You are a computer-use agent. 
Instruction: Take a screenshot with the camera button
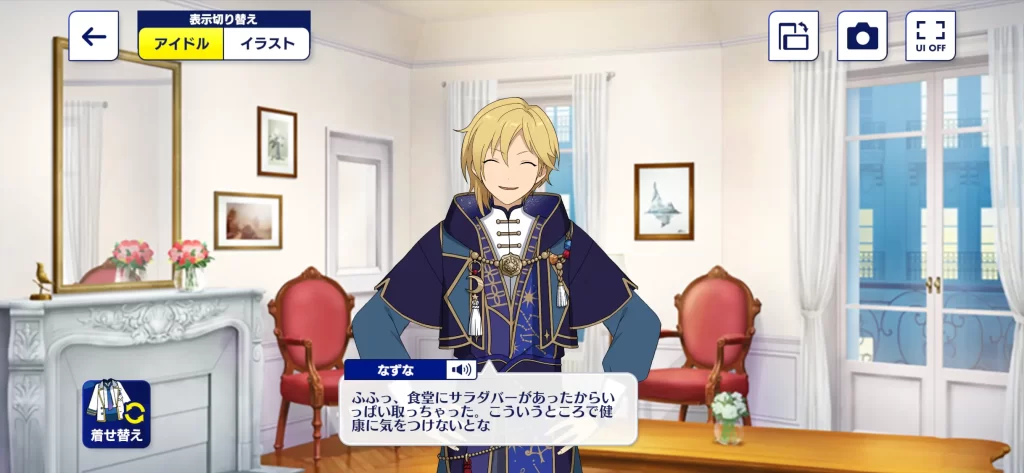click(862, 37)
